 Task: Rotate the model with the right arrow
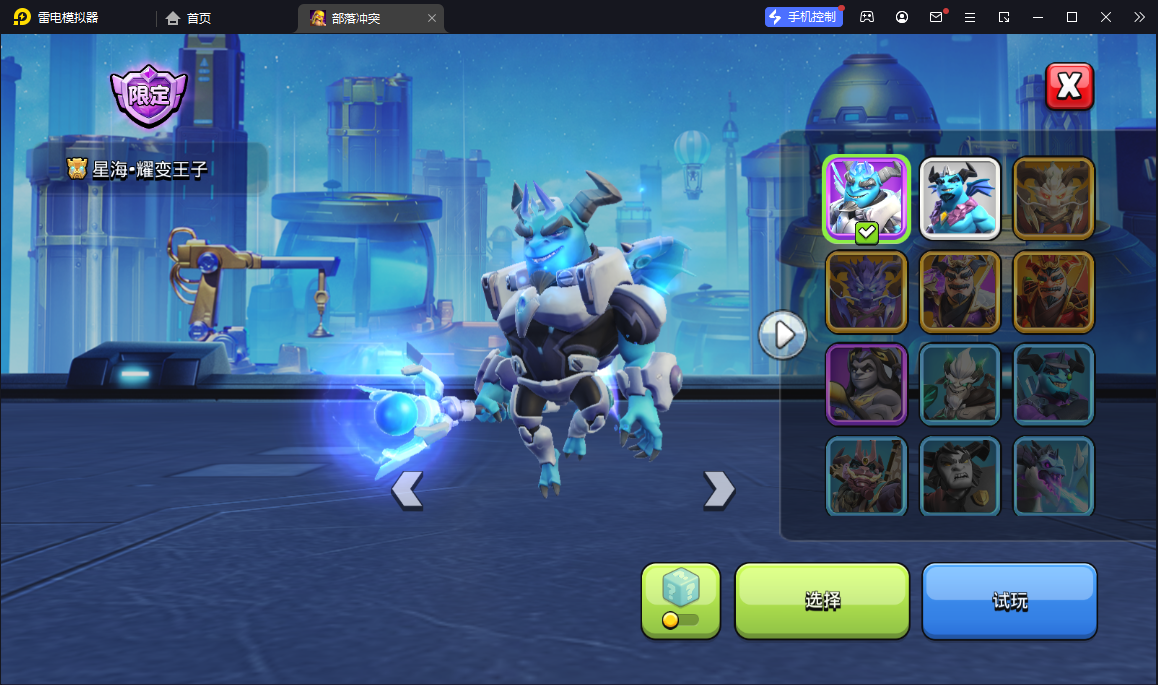718,490
